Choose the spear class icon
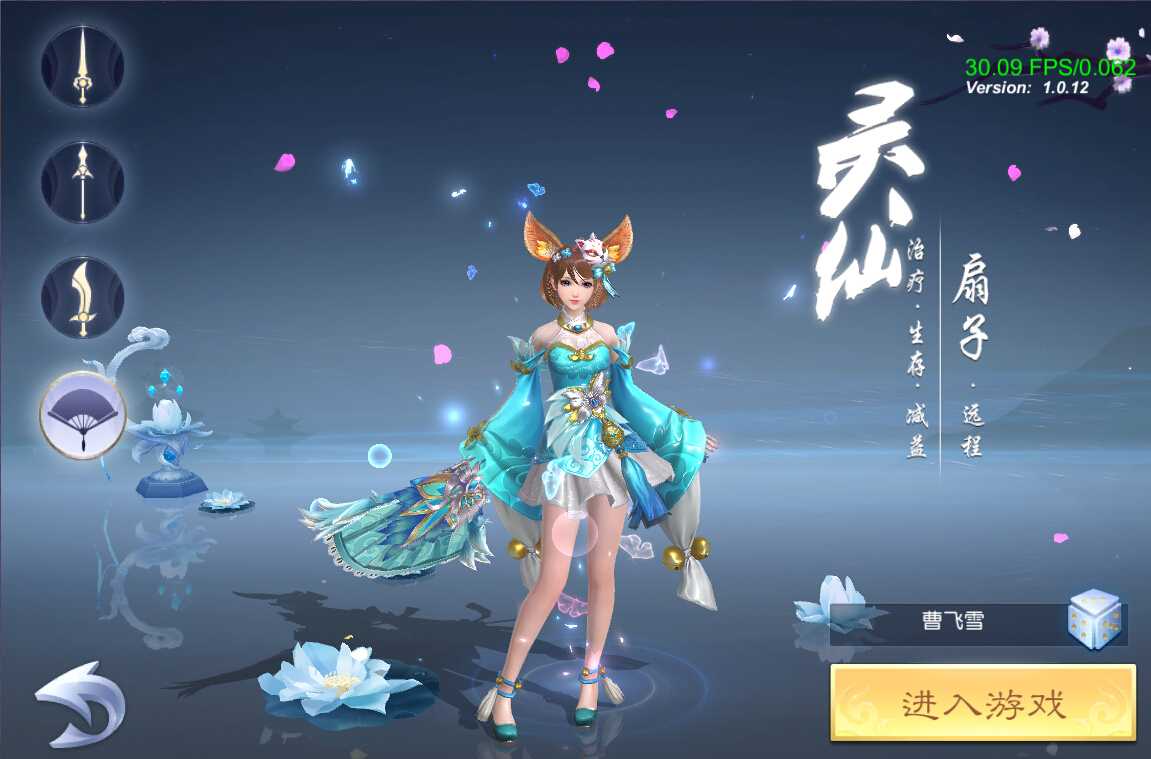The height and width of the screenshot is (759, 1151). (83, 183)
